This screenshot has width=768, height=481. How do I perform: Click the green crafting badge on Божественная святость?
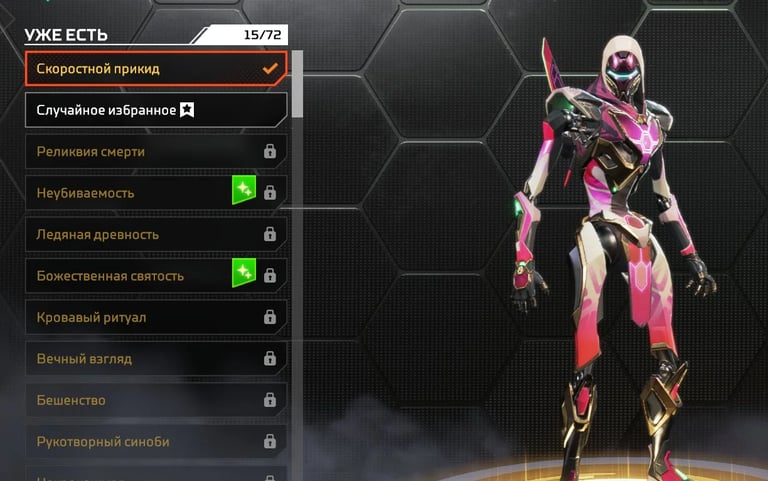[x=244, y=273]
